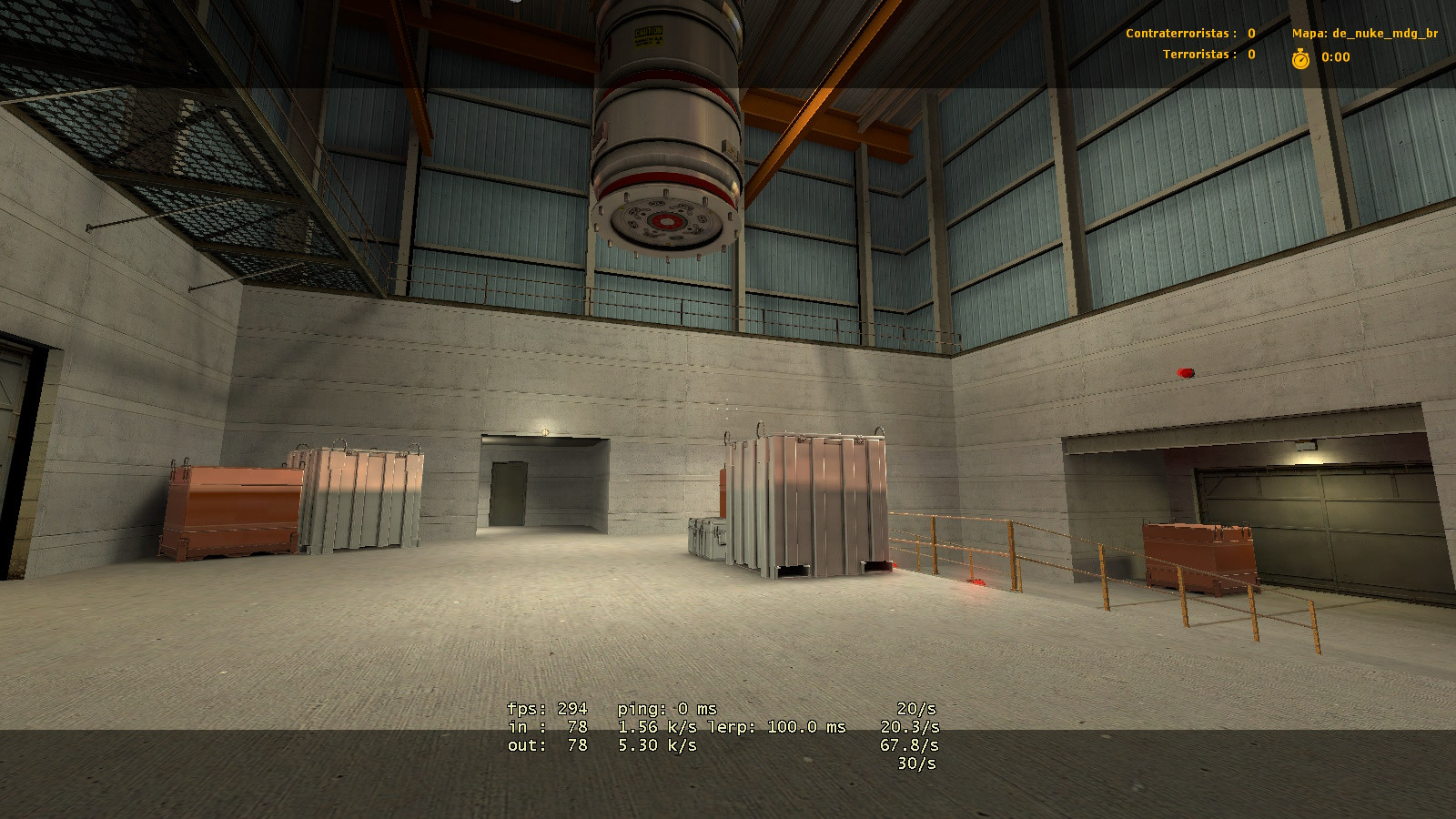Viewport: 1456px width, 819px height.
Task: Click the lerp: 100.0 ms value
Action: click(x=778, y=727)
